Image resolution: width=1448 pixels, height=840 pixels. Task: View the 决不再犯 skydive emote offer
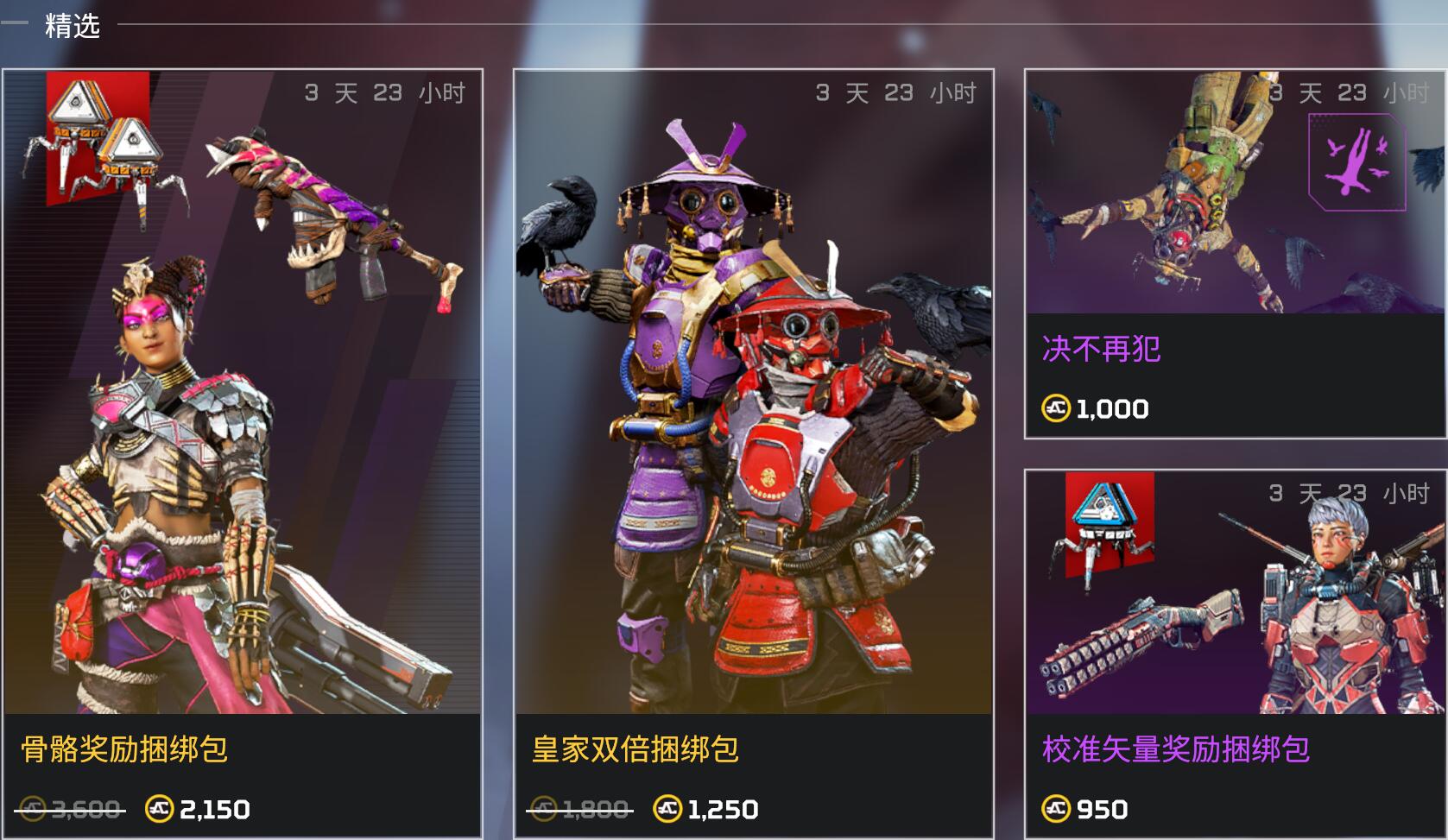(1235, 255)
